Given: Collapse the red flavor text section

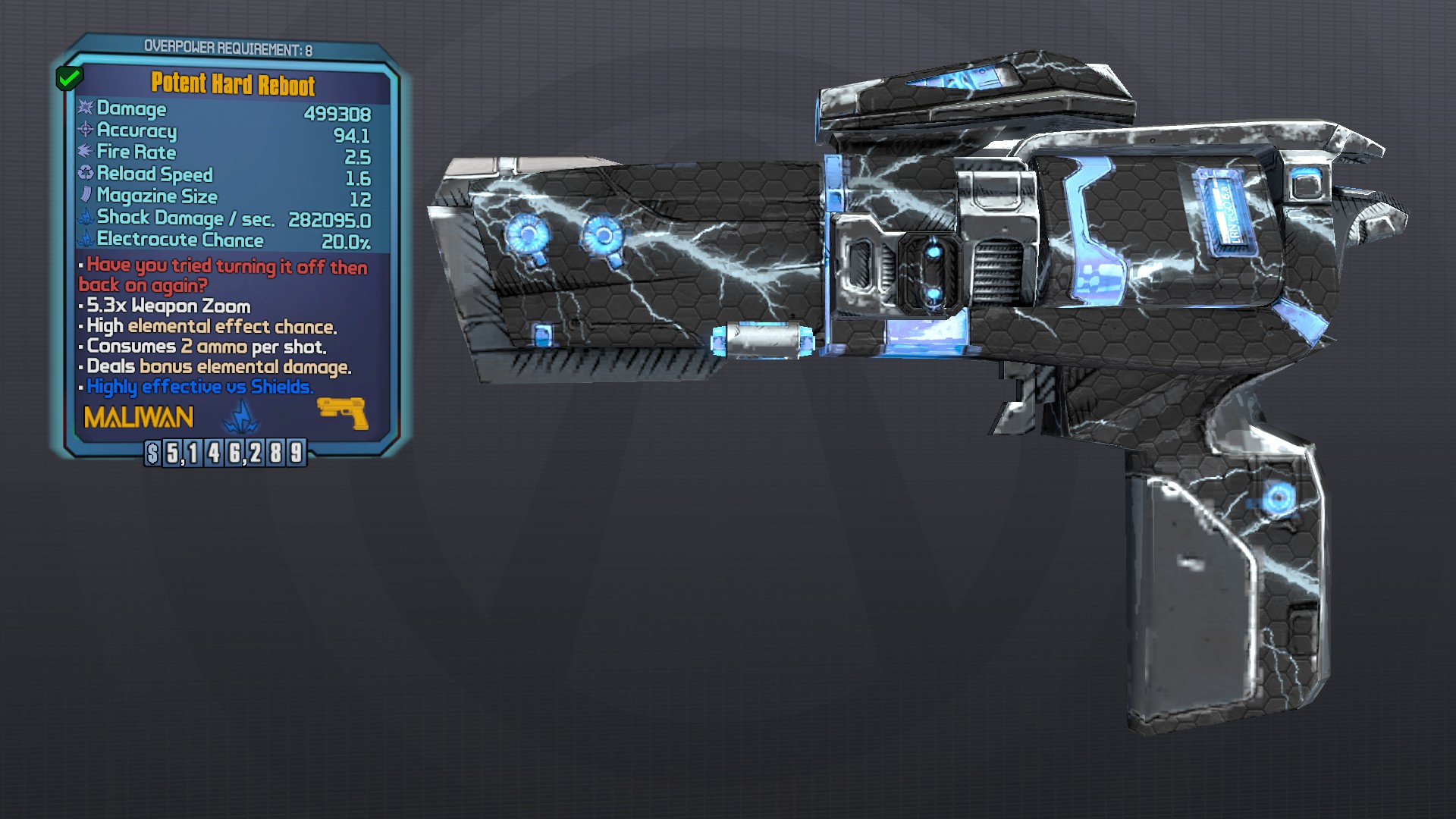Looking at the screenshot, I should pyautogui.click(x=221, y=275).
